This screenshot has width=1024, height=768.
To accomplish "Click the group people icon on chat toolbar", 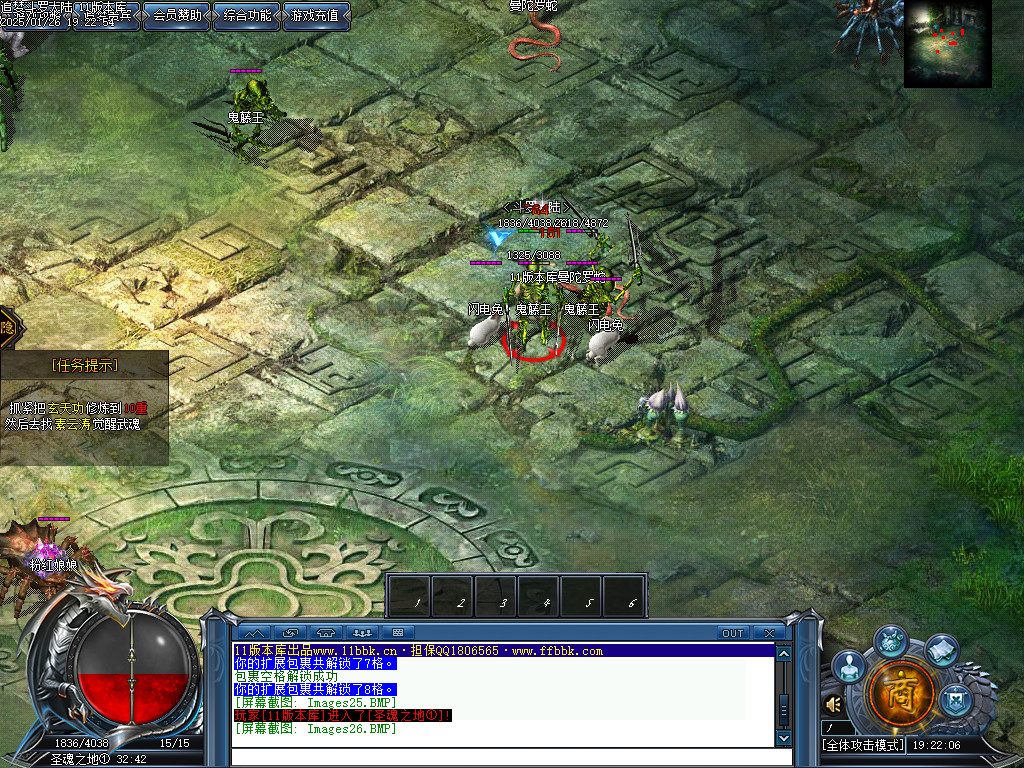I will 362,633.
